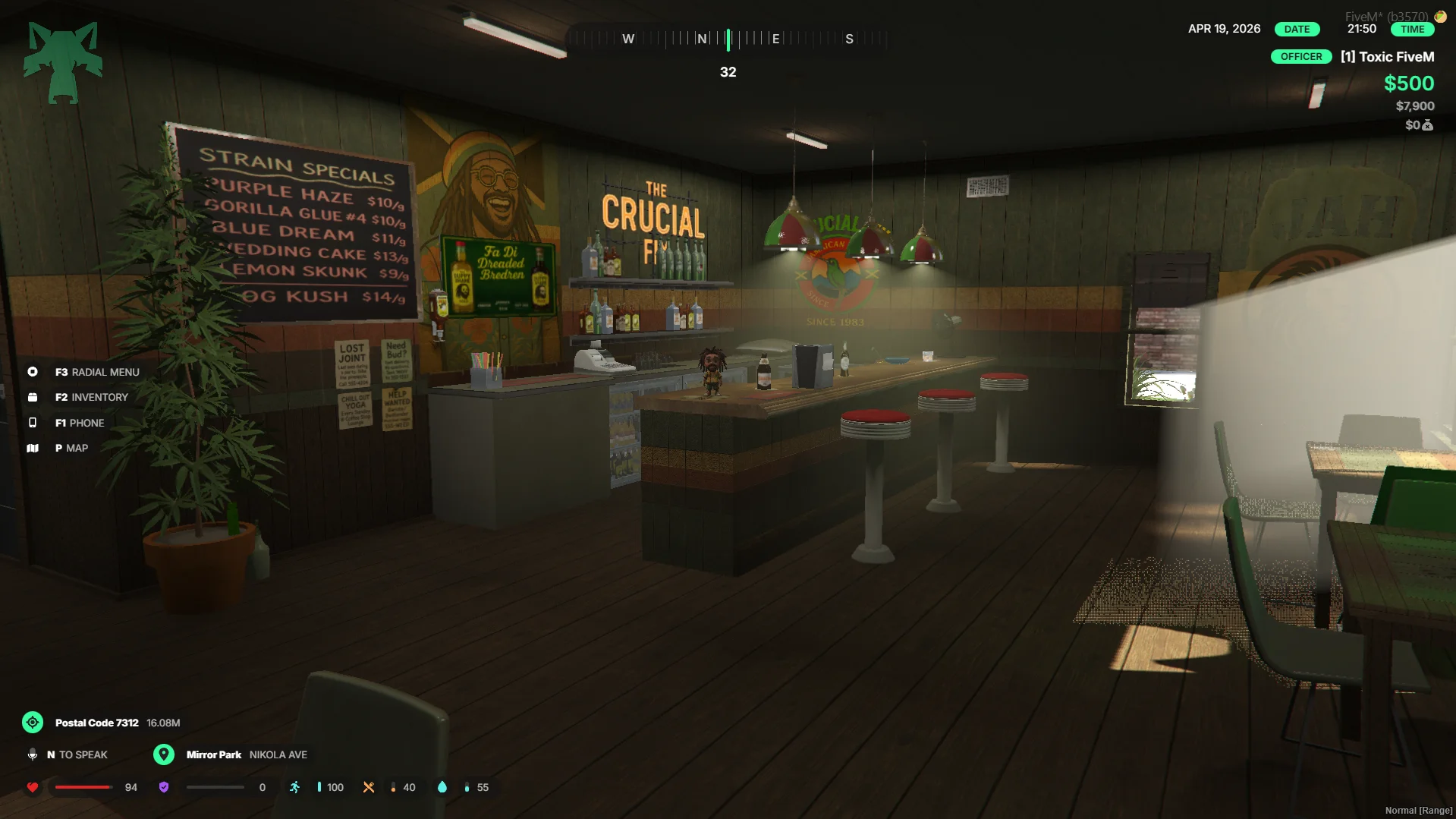The width and height of the screenshot is (1456, 819).
Task: Open the Map entry
Action: [71, 448]
